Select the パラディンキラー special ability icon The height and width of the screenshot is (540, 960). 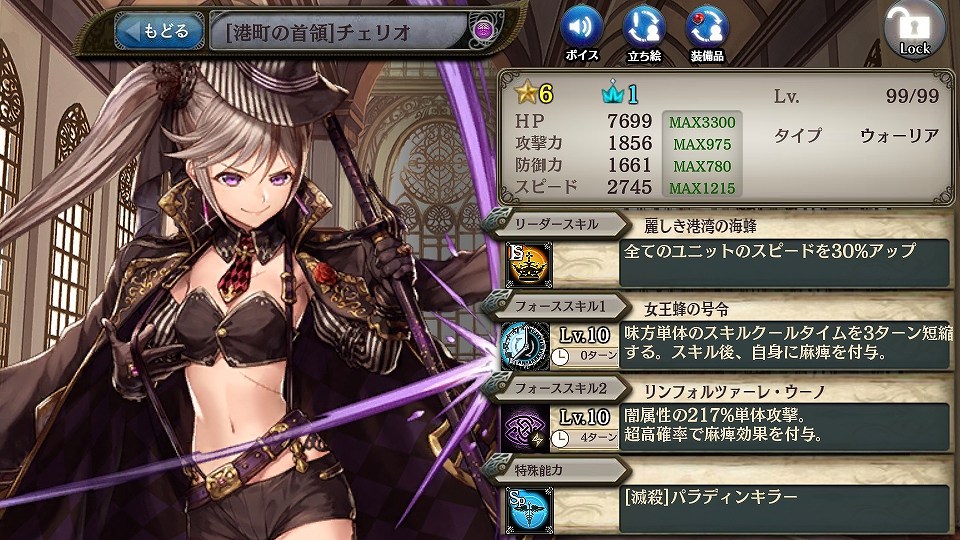pyautogui.click(x=524, y=506)
